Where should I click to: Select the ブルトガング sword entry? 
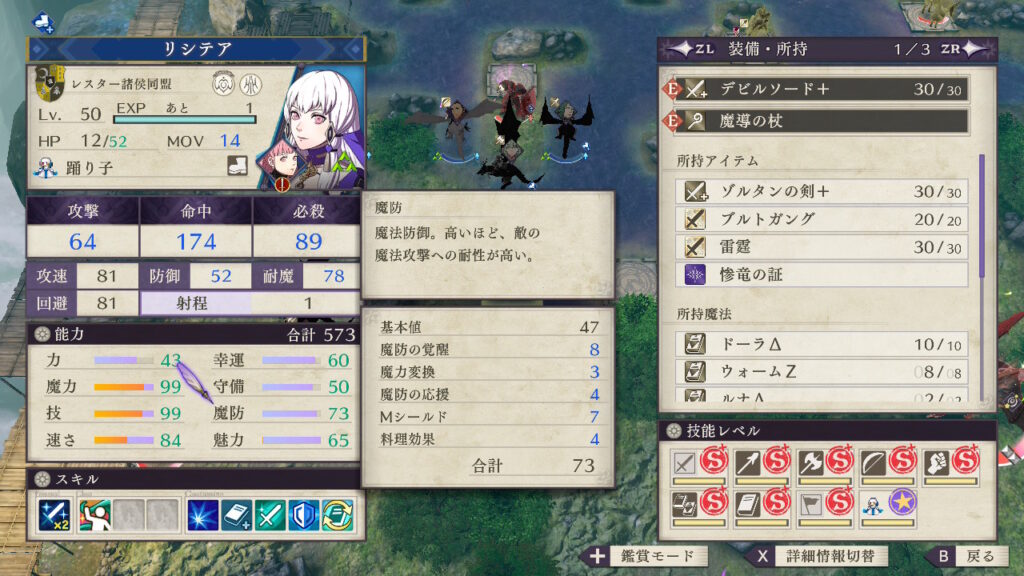(825, 220)
